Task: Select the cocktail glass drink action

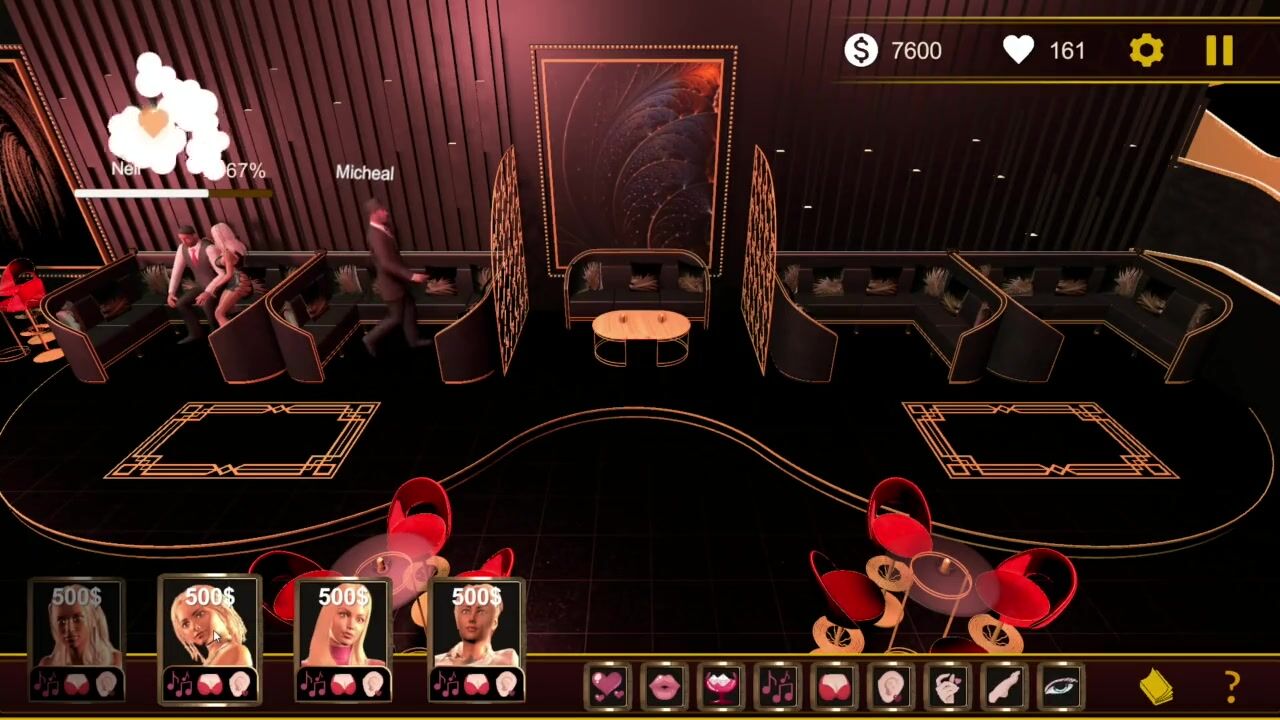Action: point(721,686)
